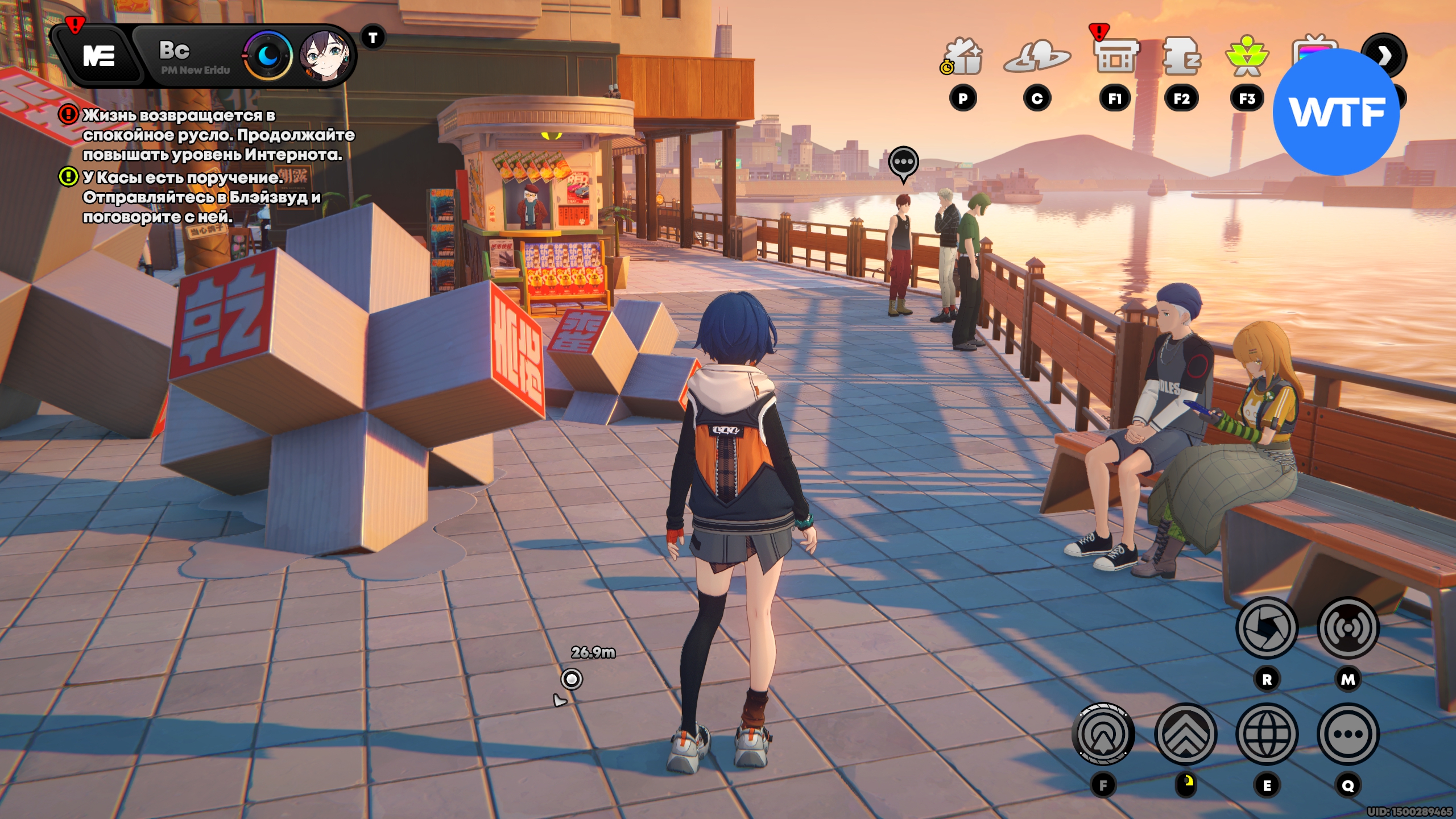Click the blue WTF overlay circle
Screen dimensions: 1456x819
point(1336,112)
